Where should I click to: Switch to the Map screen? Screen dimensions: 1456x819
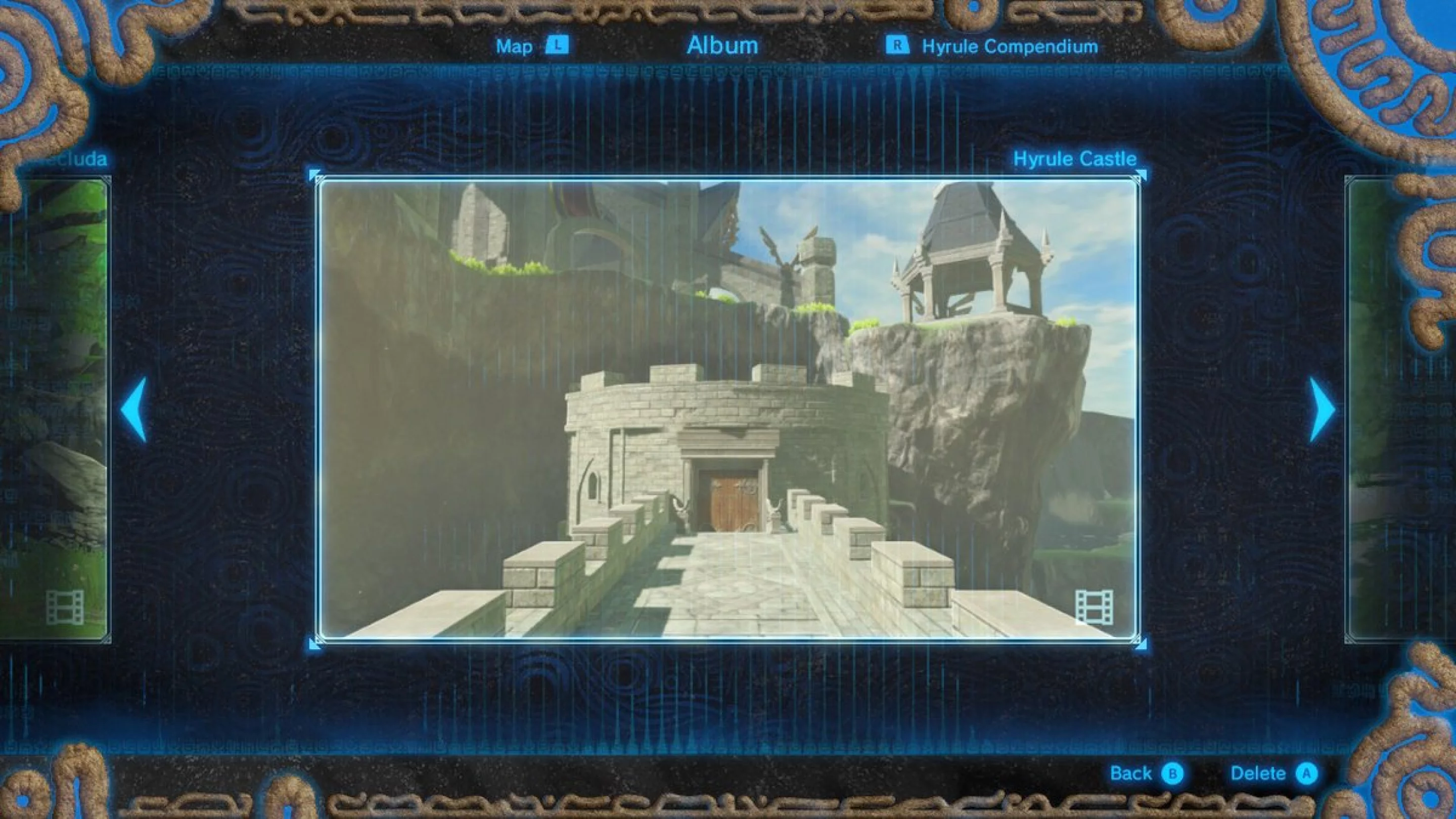point(515,46)
